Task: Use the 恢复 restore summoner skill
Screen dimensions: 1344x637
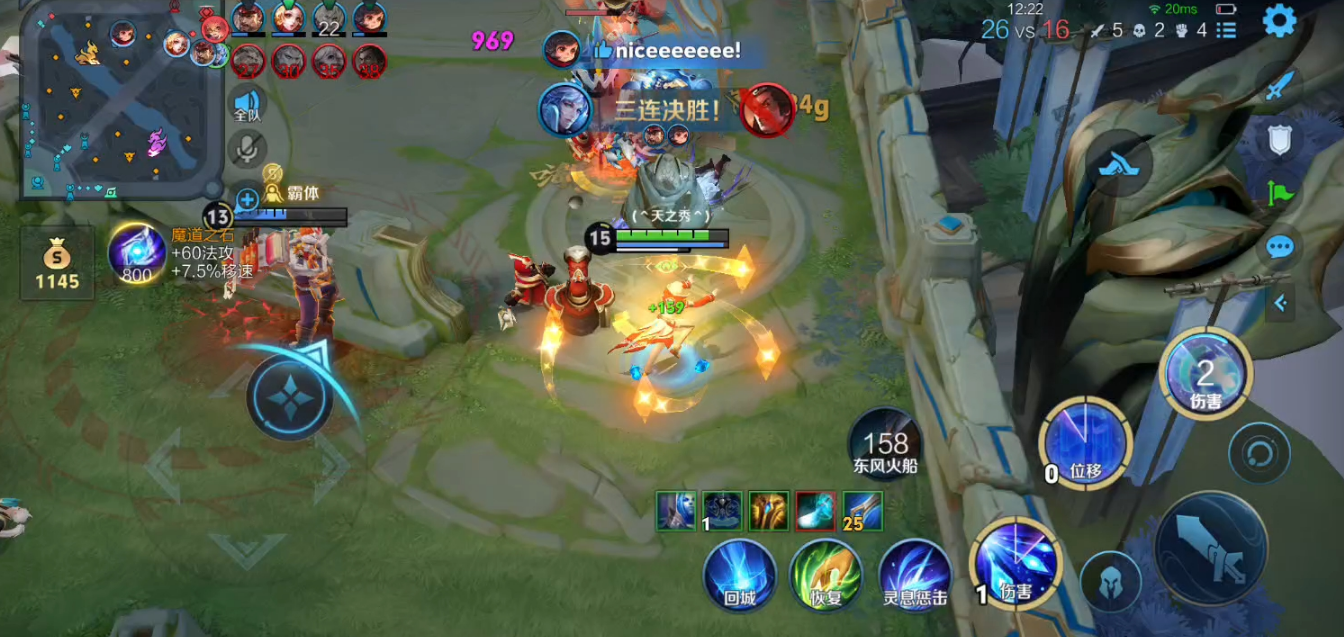Action: pos(826,575)
